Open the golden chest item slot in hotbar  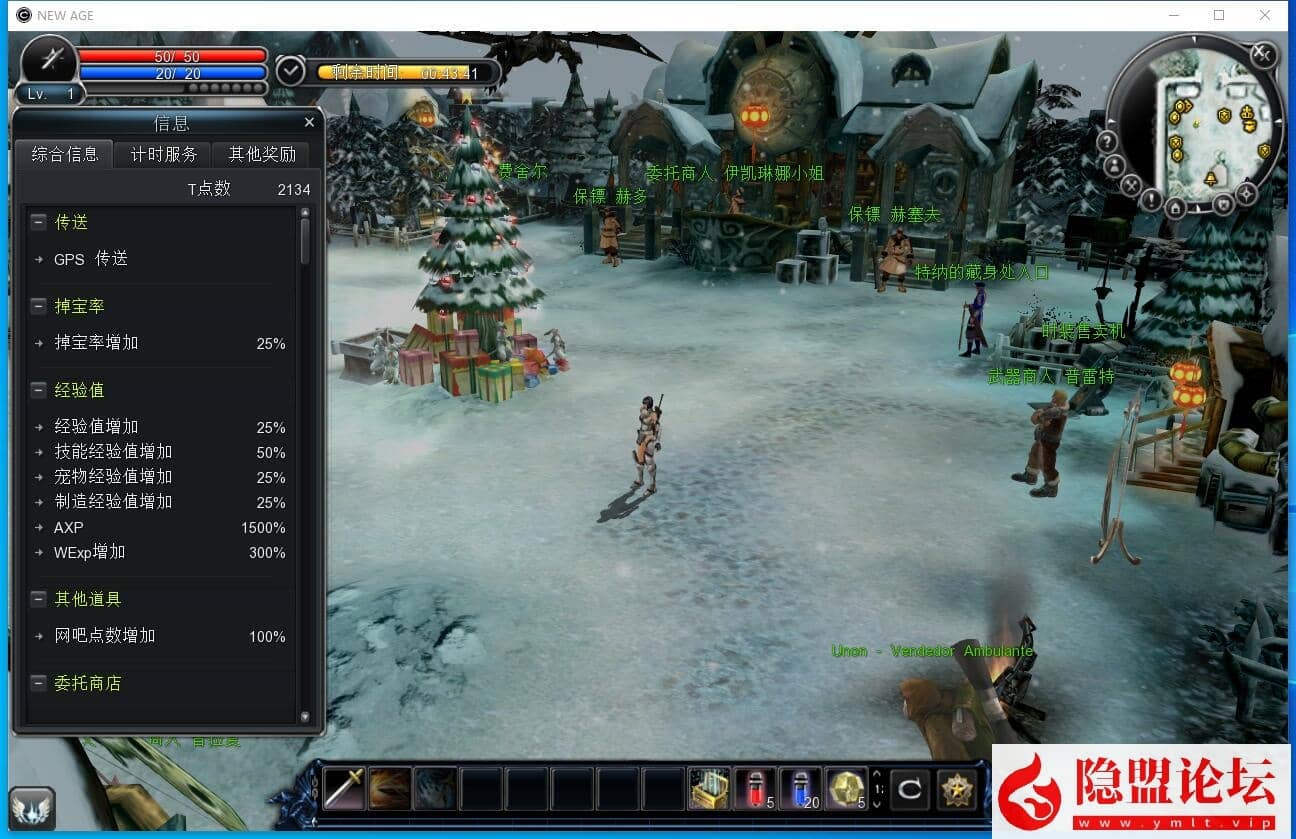707,789
